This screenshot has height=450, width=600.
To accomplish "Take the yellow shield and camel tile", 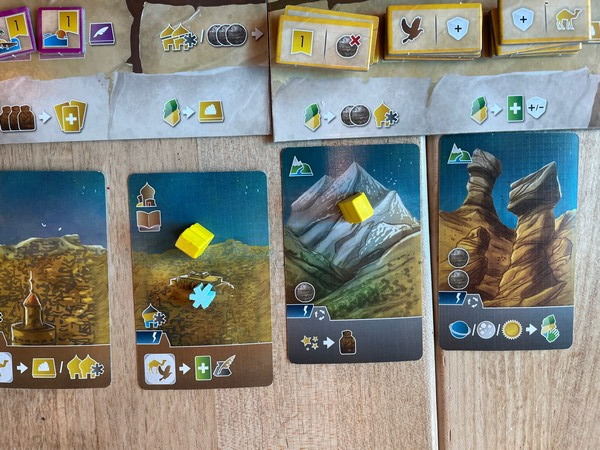I will 545,20.
